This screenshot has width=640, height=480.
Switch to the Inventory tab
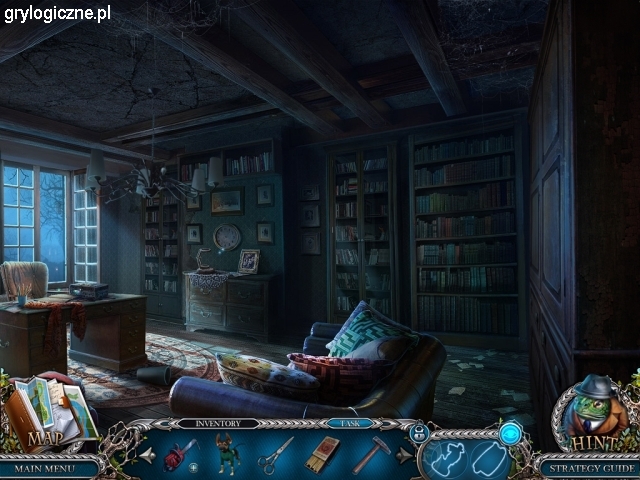coord(218,424)
